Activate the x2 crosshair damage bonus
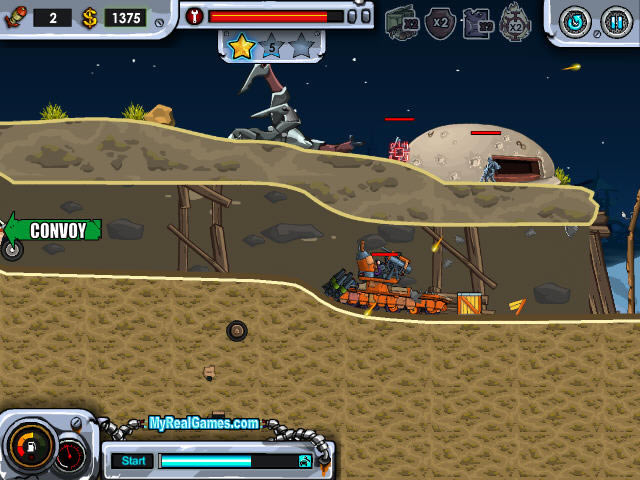Image resolution: width=640 pixels, height=480 pixels. (515, 21)
